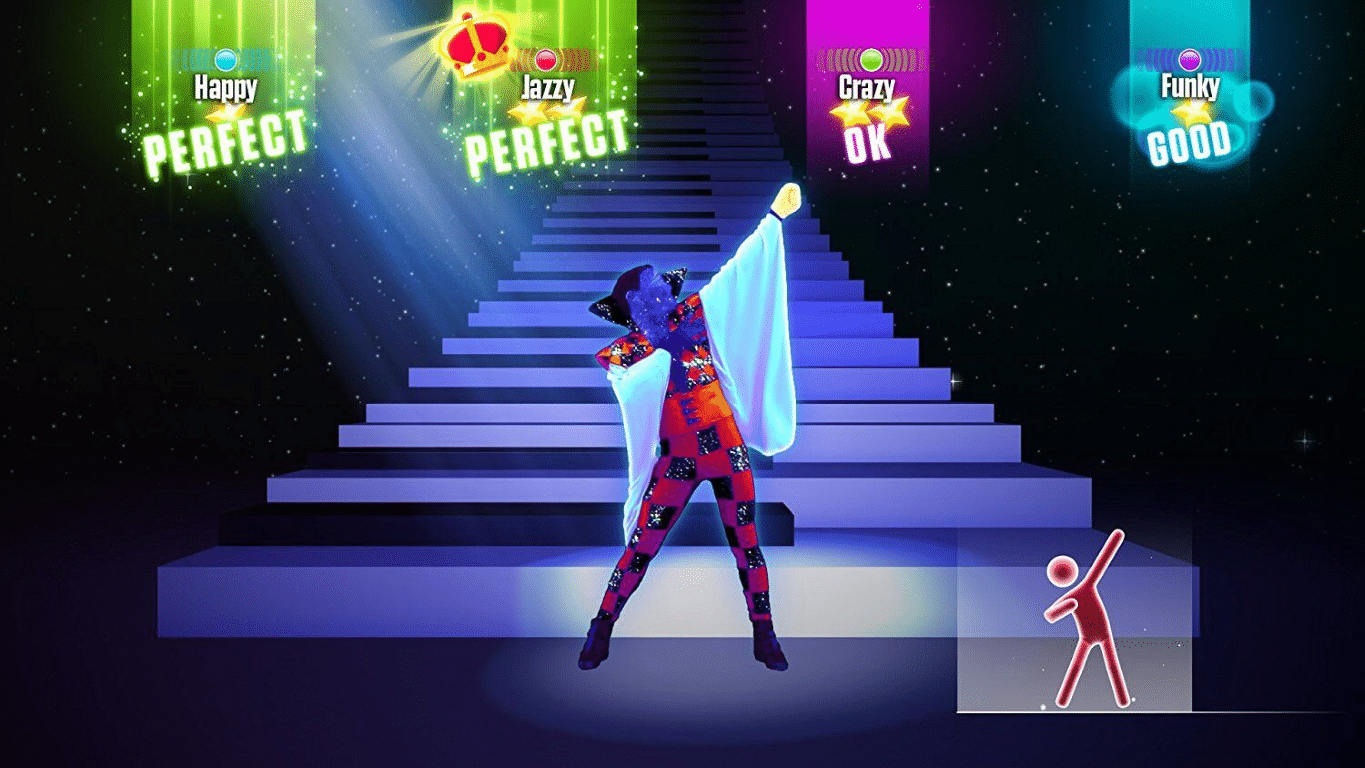
Task: Click the magenta orb icon above Funky
Action: pyautogui.click(x=1188, y=57)
